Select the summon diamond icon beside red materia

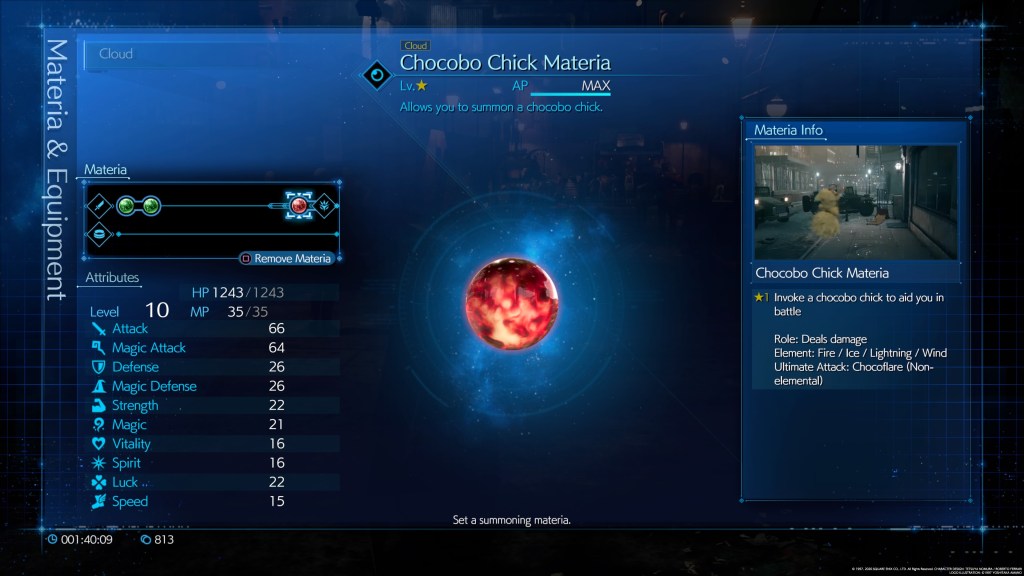(324, 205)
